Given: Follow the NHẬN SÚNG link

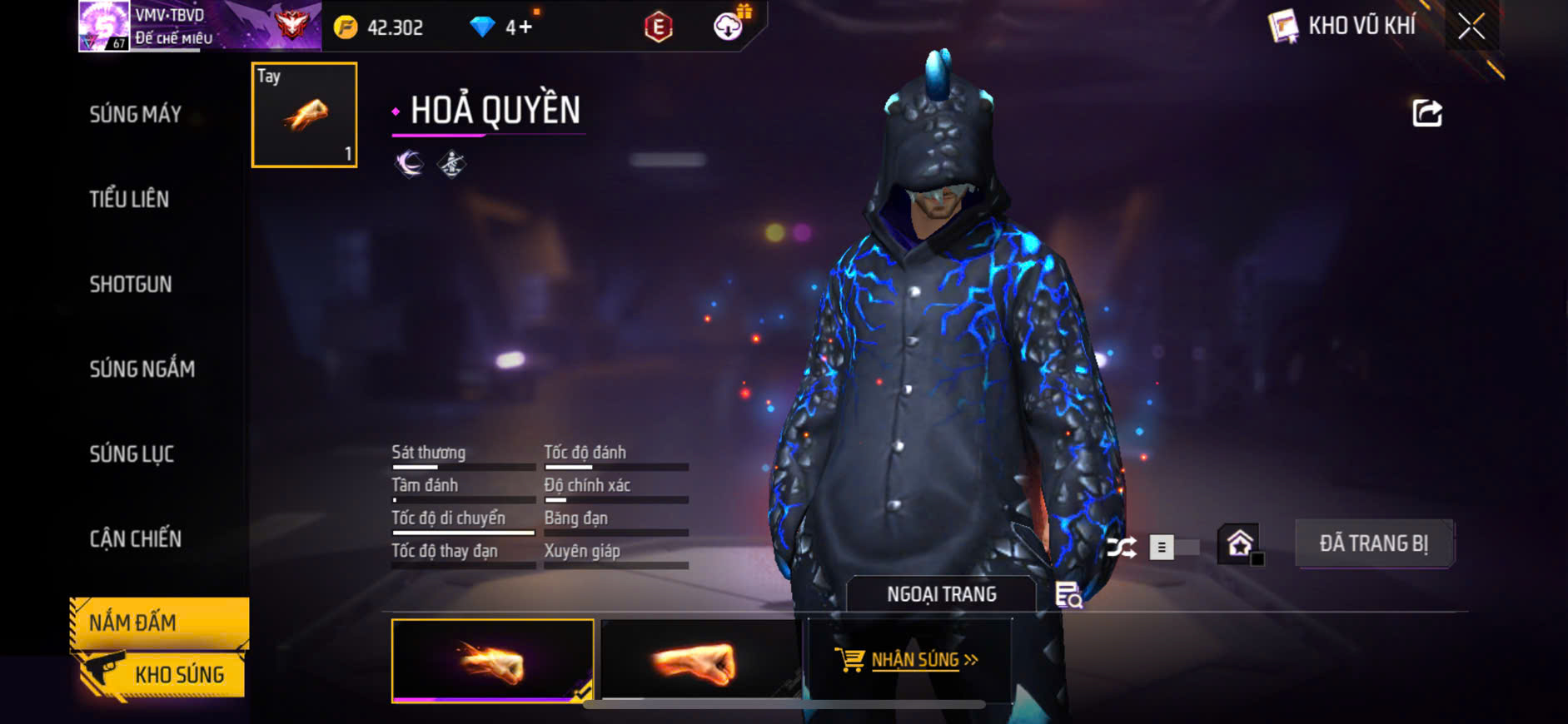Looking at the screenshot, I should click(913, 660).
